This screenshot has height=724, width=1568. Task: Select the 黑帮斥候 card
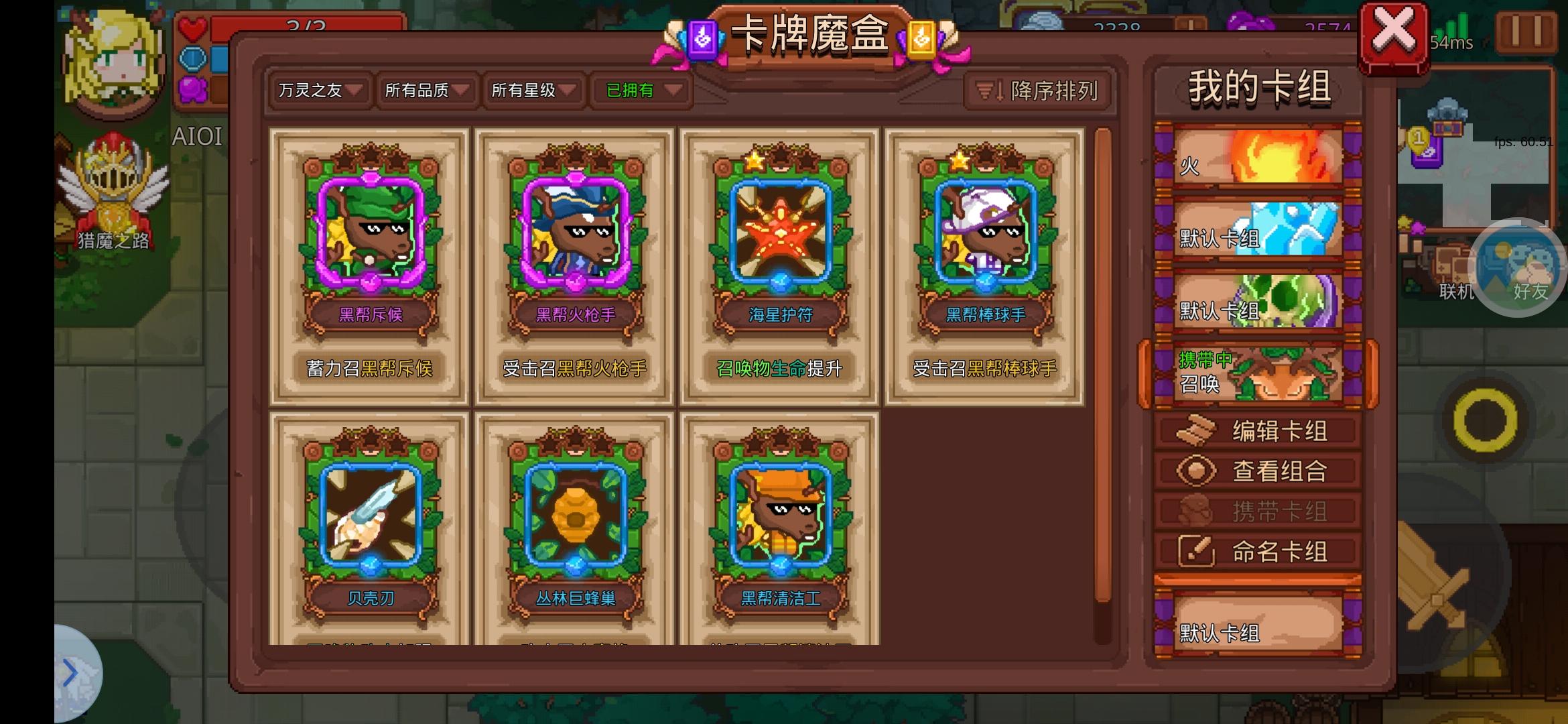(370, 261)
